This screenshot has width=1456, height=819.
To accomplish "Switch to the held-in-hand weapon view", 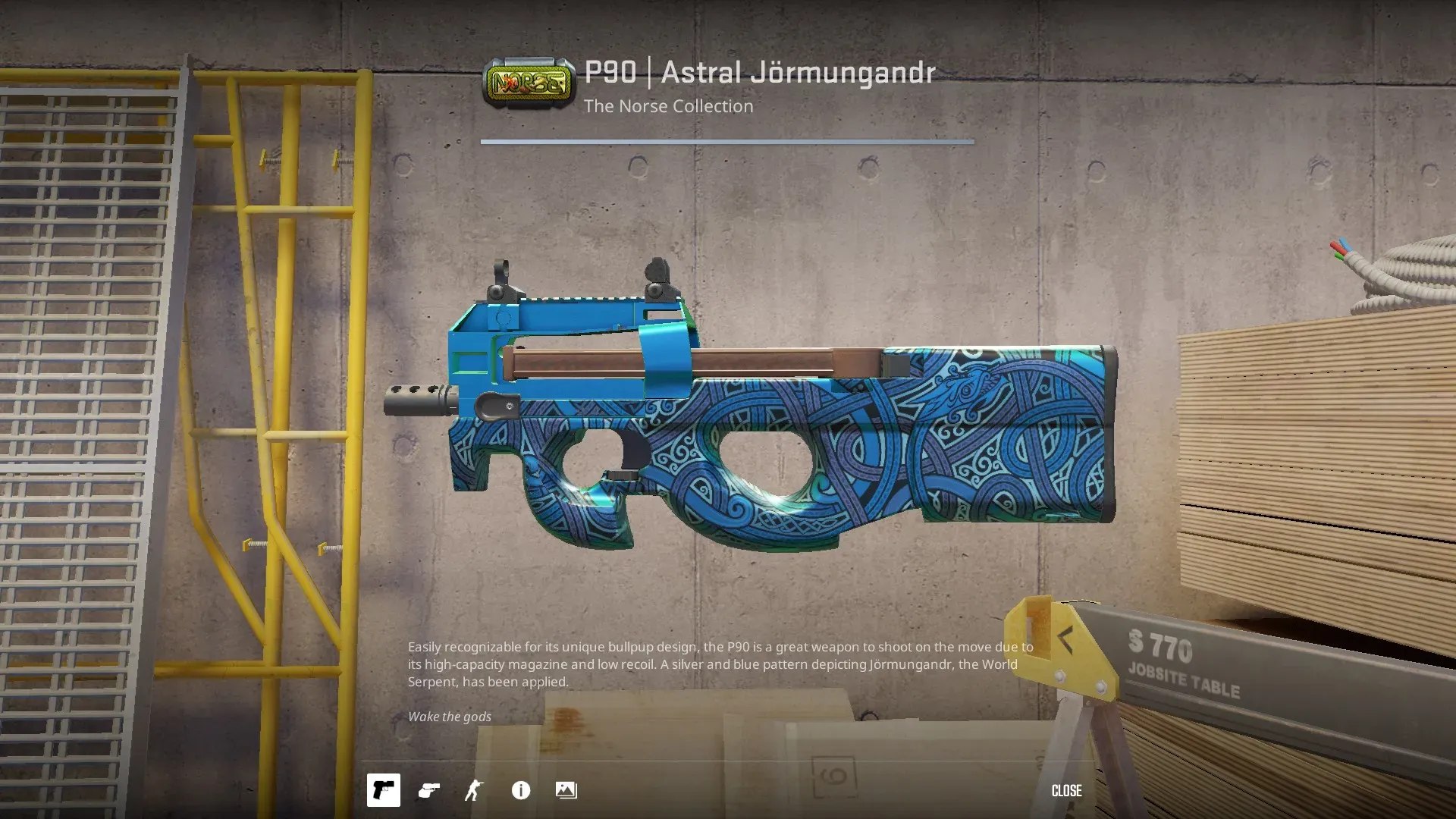I will tap(429, 790).
